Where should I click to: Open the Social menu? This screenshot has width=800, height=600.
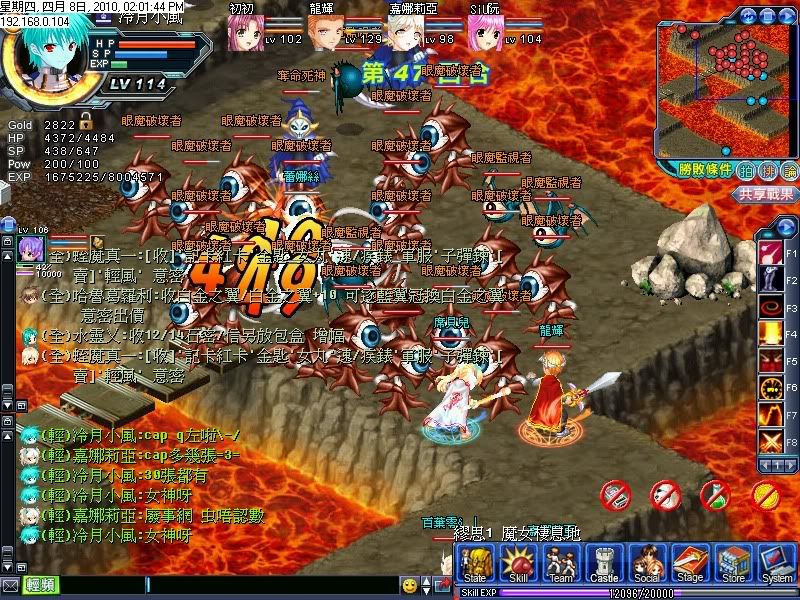pyautogui.click(x=646, y=566)
